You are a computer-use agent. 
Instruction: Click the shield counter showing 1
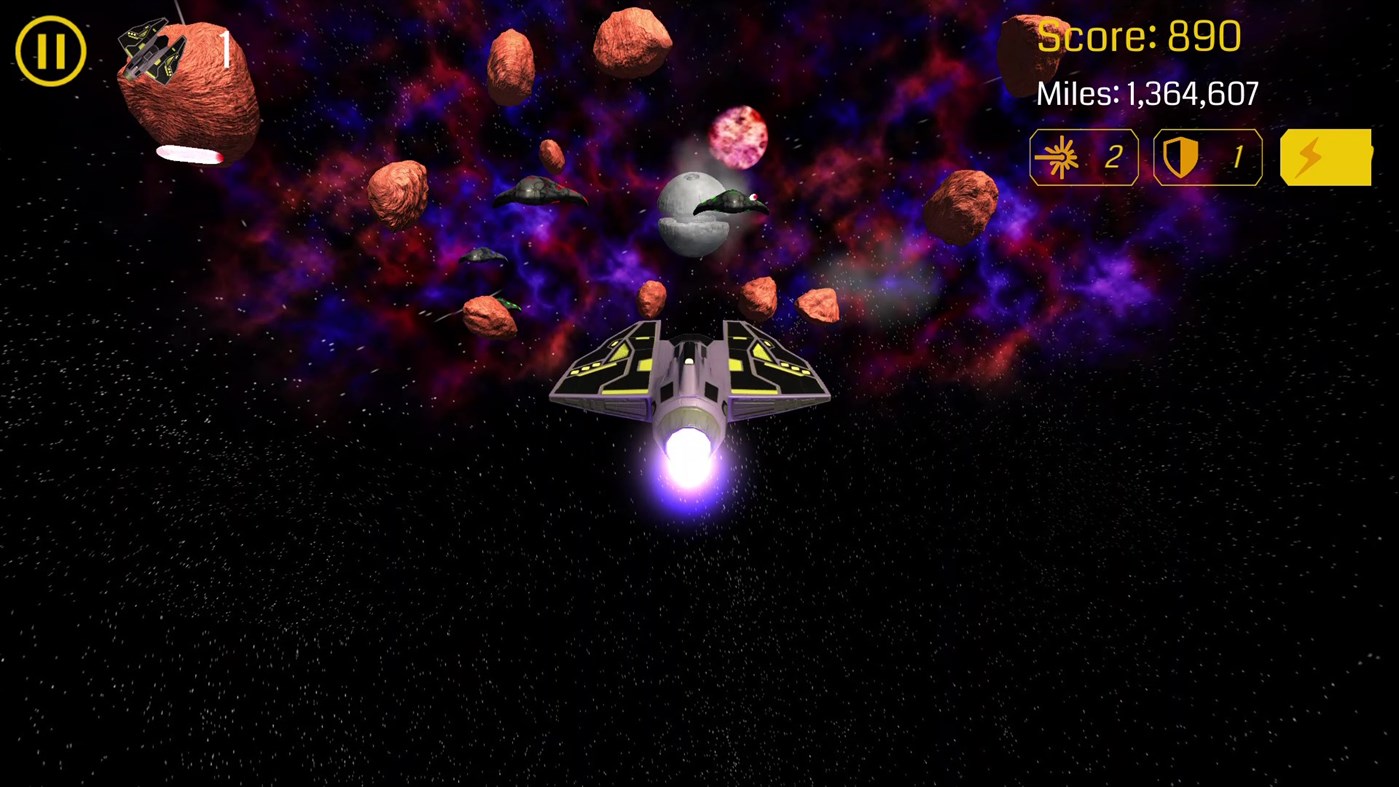click(x=1235, y=156)
